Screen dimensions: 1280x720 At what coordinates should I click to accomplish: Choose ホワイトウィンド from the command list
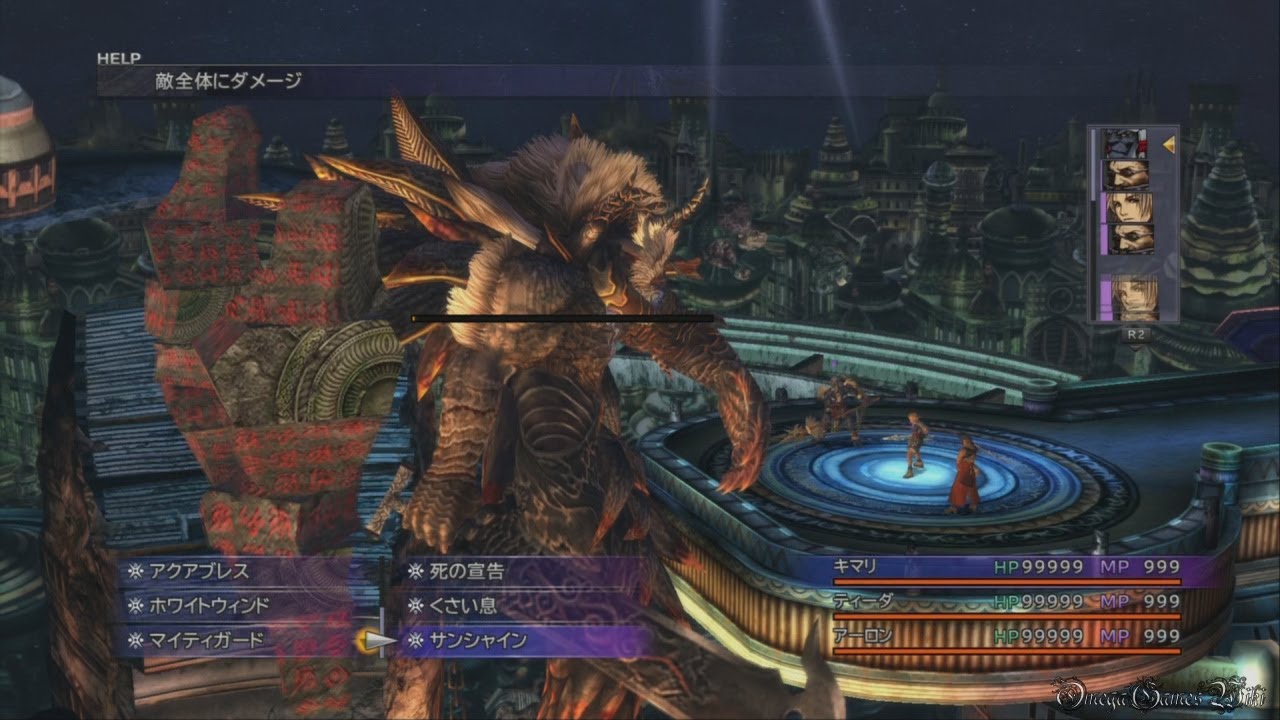click(209, 606)
